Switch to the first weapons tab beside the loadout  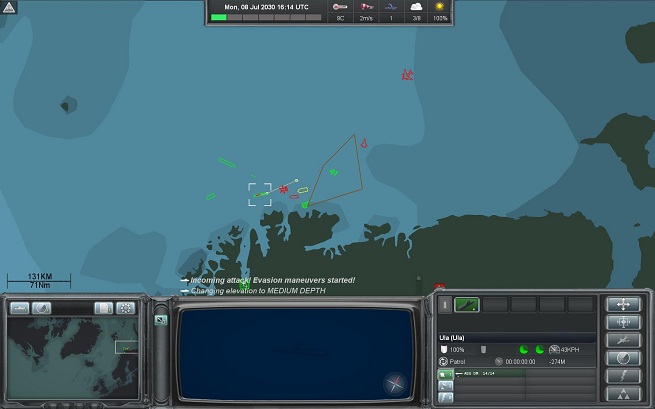[445, 373]
